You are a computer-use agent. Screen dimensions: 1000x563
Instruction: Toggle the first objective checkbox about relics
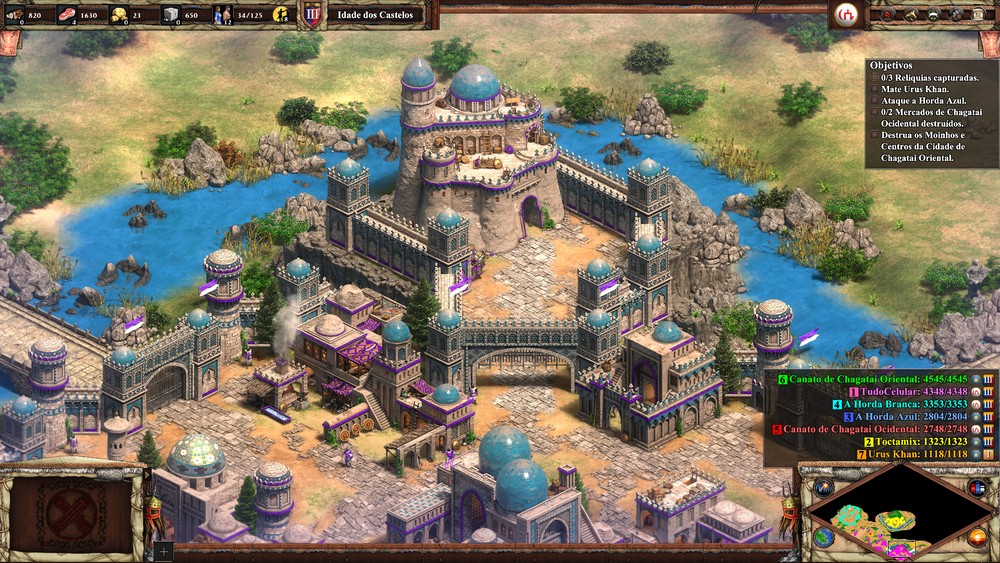[x=875, y=76]
